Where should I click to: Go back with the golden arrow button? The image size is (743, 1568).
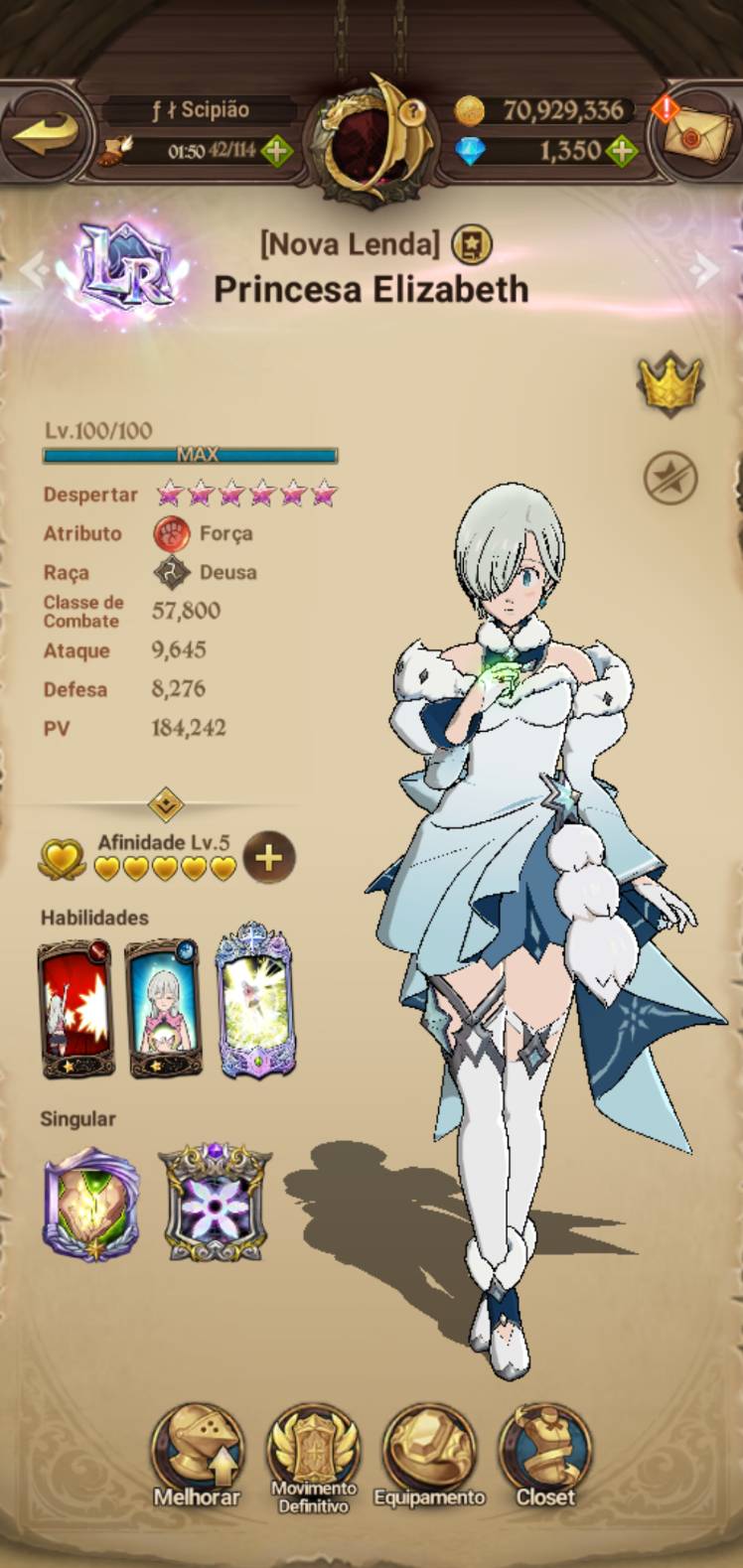tap(45, 132)
